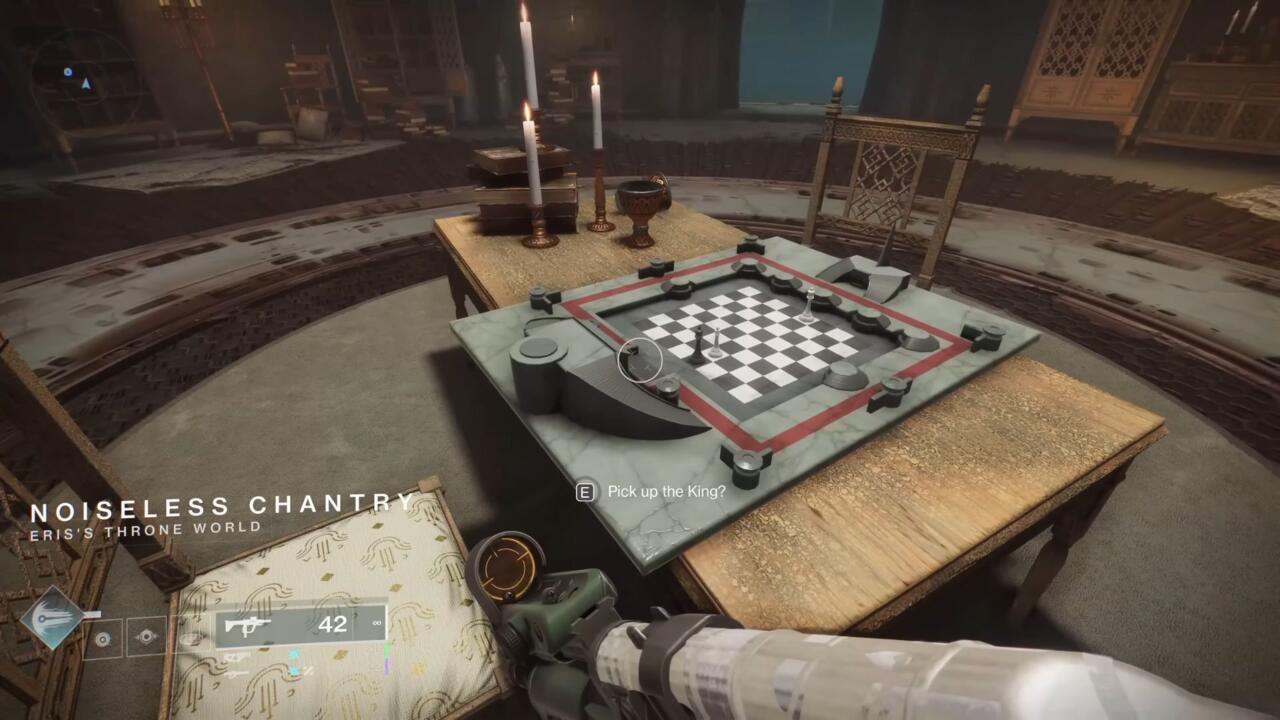
Task: Select the ring-shaped ability slot
Action: (x=103, y=637)
